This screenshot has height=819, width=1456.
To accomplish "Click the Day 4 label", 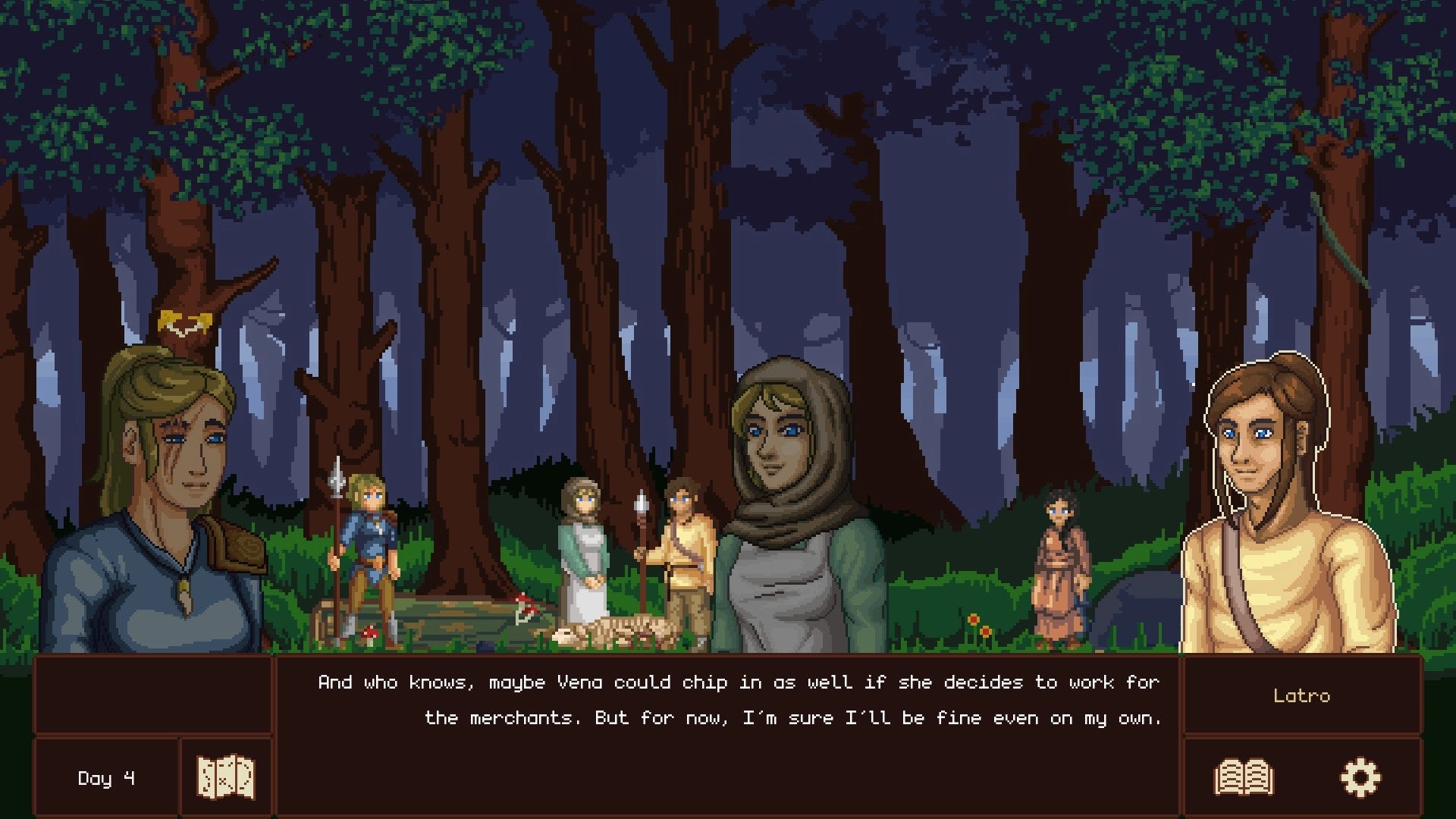I will click(105, 777).
